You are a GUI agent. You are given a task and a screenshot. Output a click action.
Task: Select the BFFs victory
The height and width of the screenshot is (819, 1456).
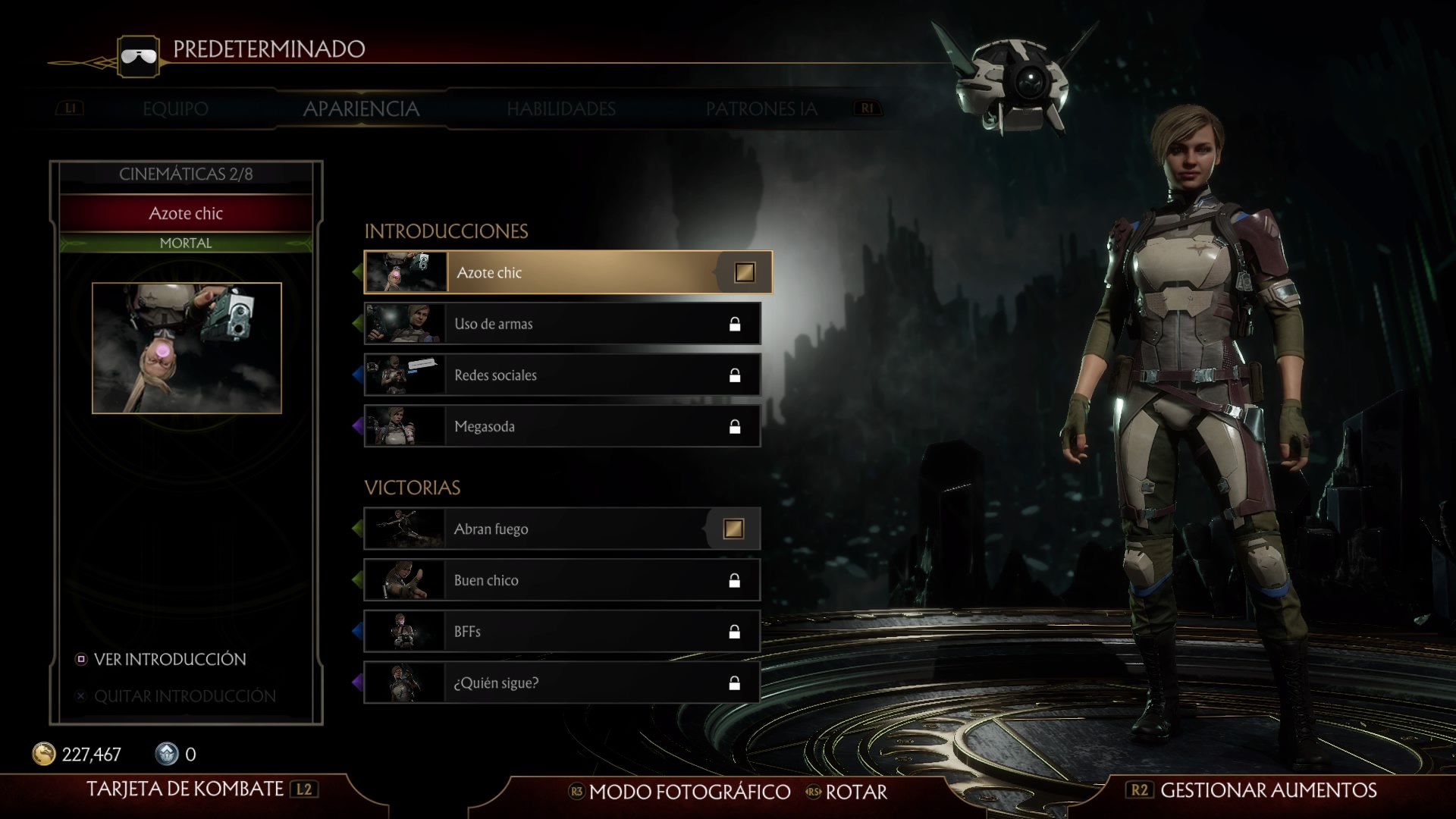pyautogui.click(x=562, y=632)
